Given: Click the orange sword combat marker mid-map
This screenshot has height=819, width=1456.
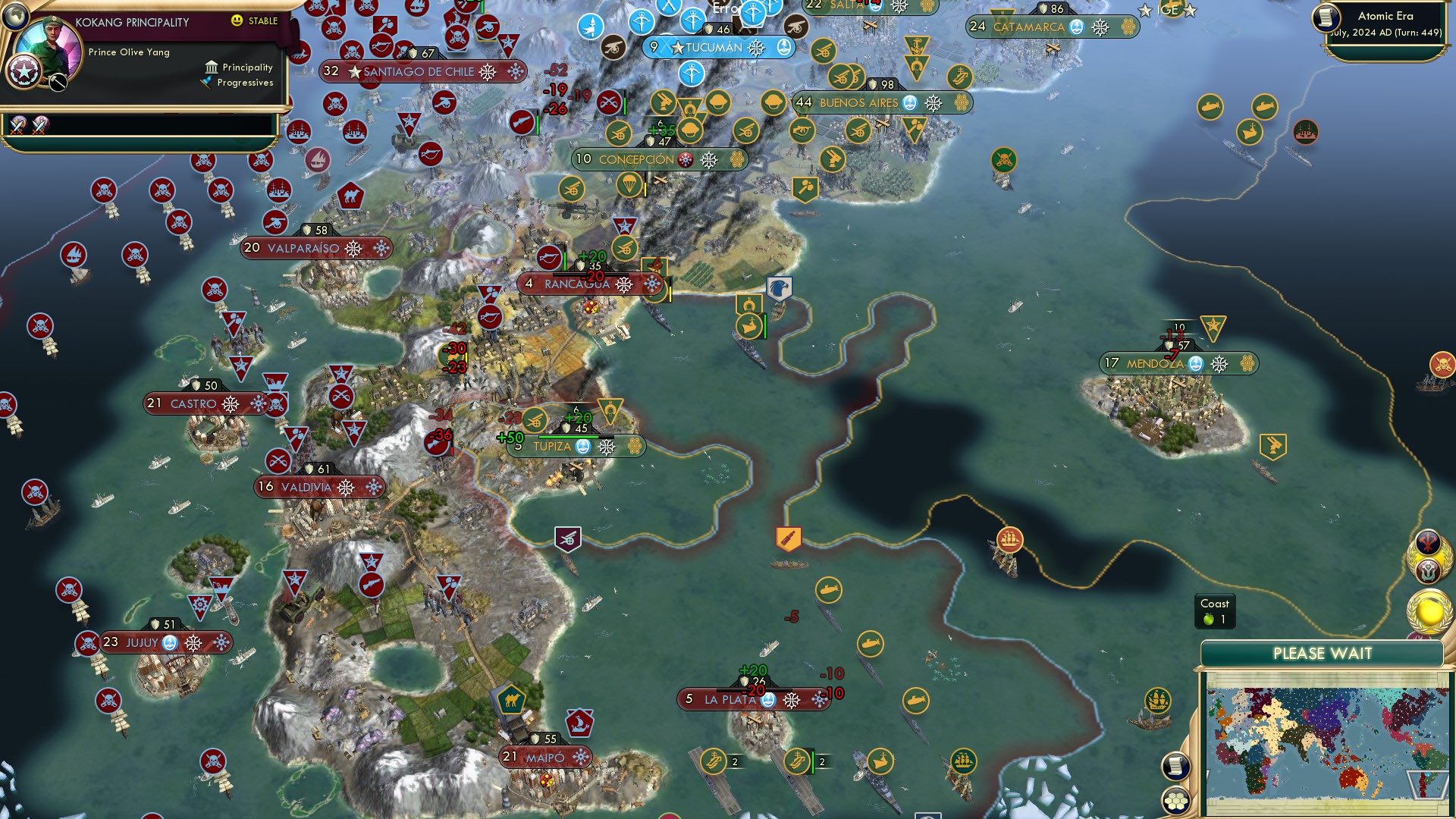Looking at the screenshot, I should tap(788, 538).
